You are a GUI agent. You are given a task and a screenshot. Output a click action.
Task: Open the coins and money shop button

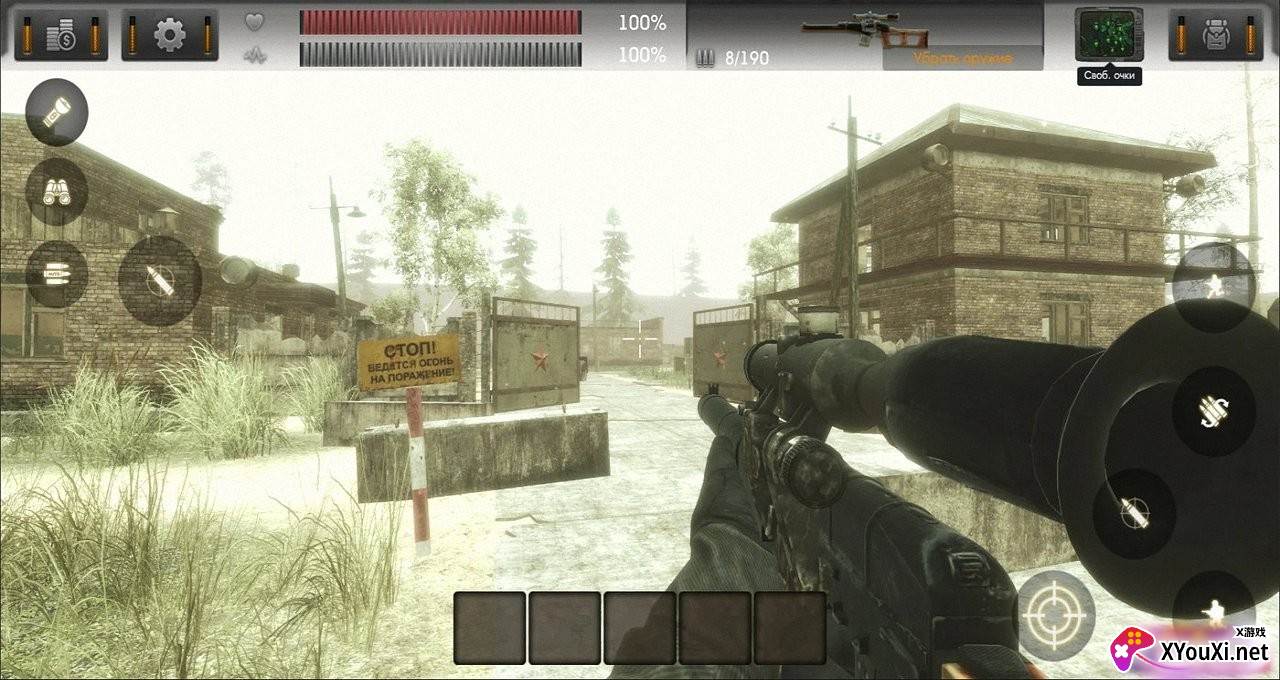coord(61,35)
